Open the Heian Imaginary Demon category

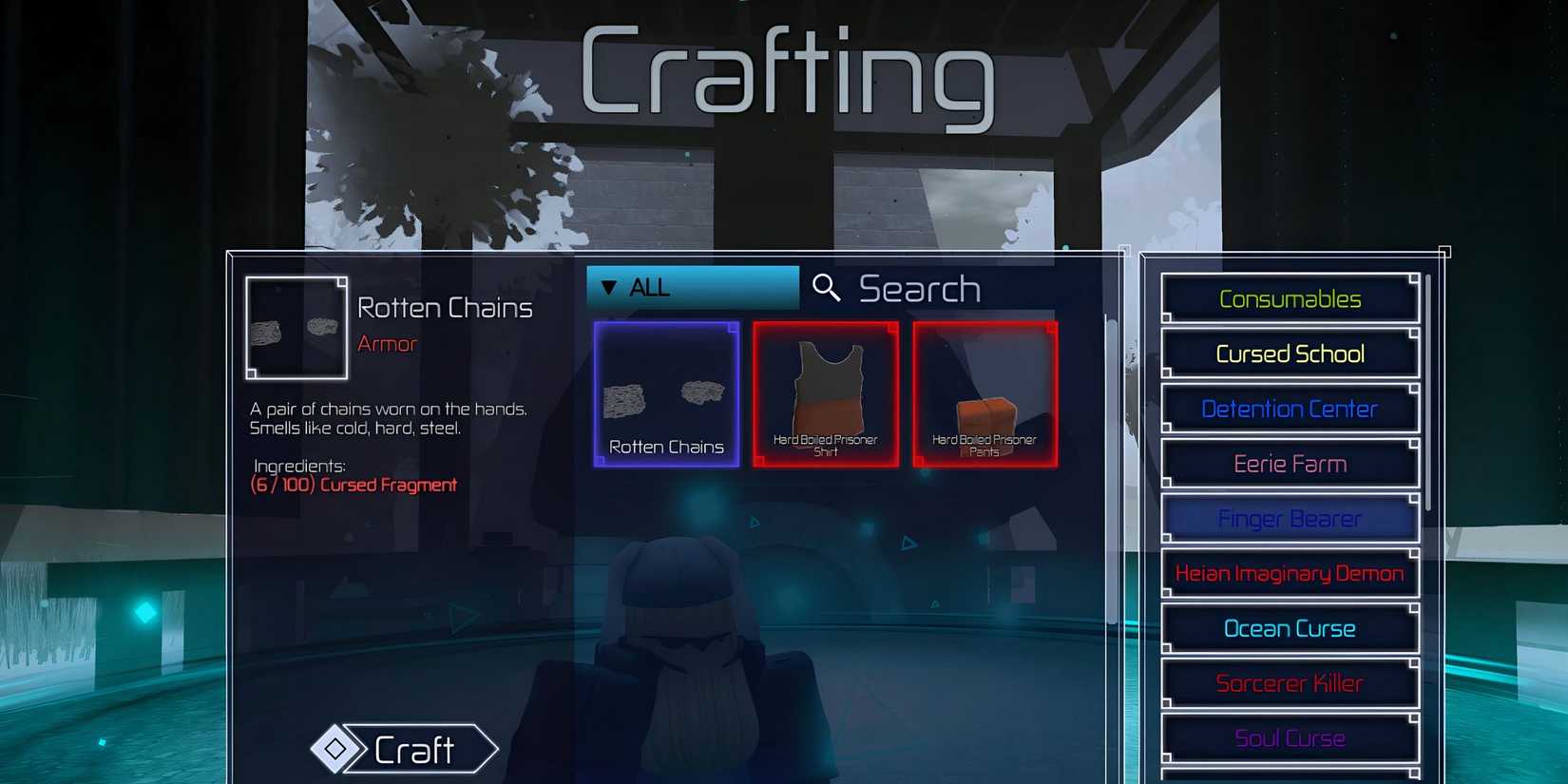(1290, 573)
